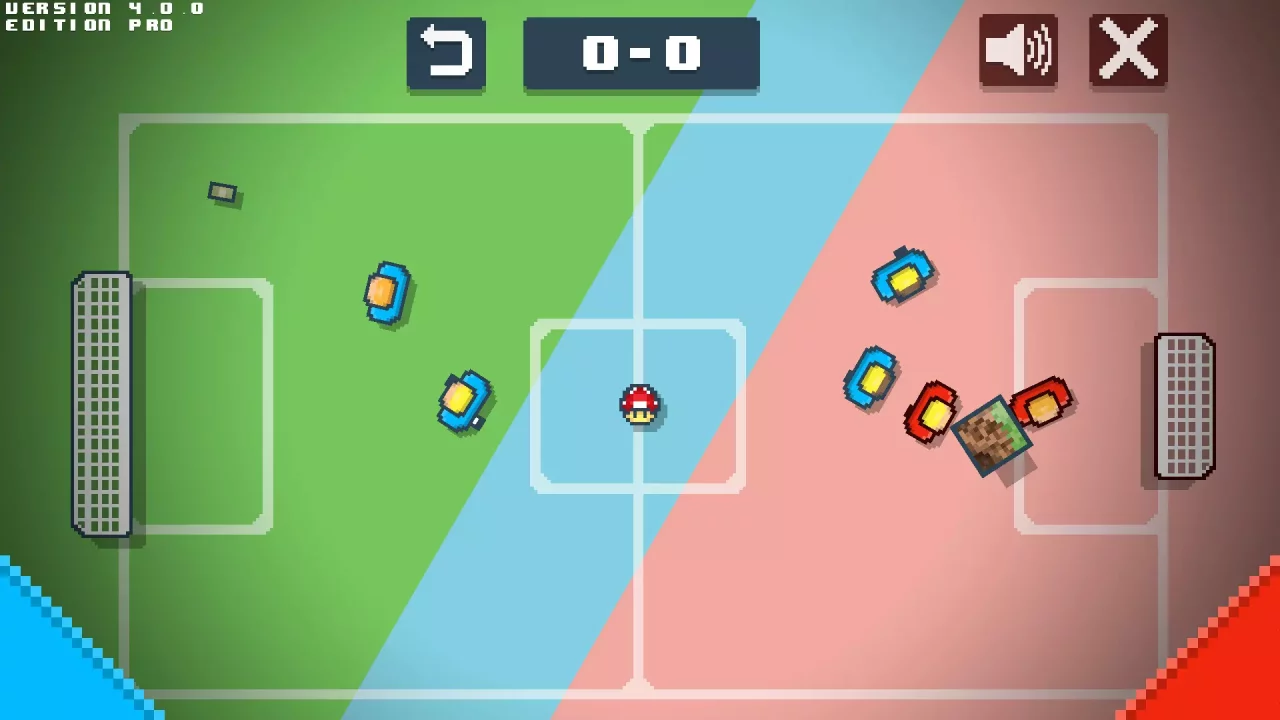This screenshot has width=1280, height=720.
Task: Click the small tan object near top-left field
Action: (222, 193)
